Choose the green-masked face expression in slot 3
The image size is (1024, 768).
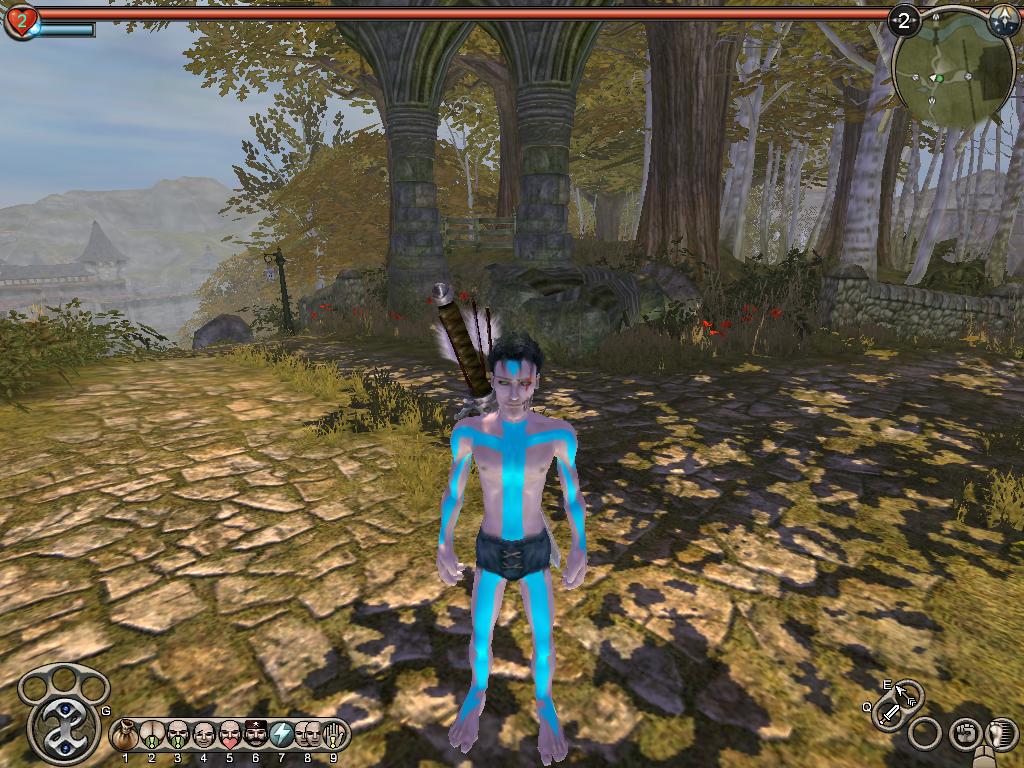click(178, 736)
